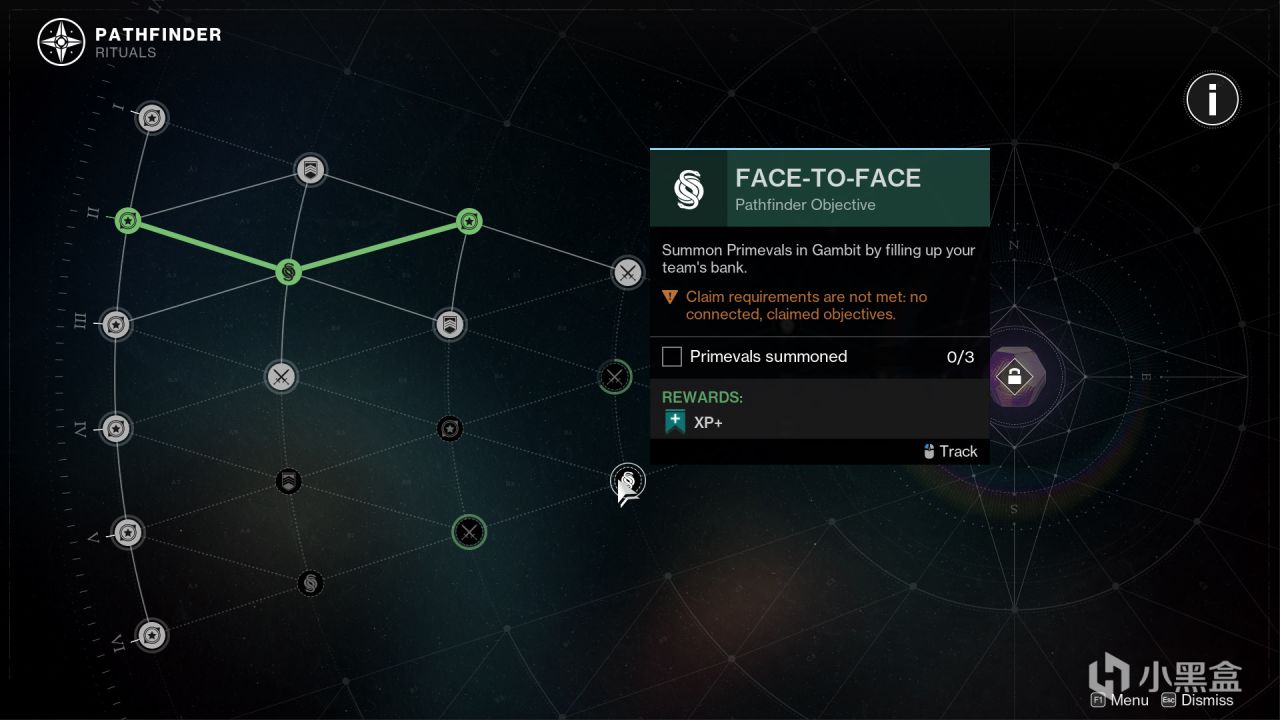Choose the star node beside numeral I
1280x720 pixels.
click(x=151, y=118)
